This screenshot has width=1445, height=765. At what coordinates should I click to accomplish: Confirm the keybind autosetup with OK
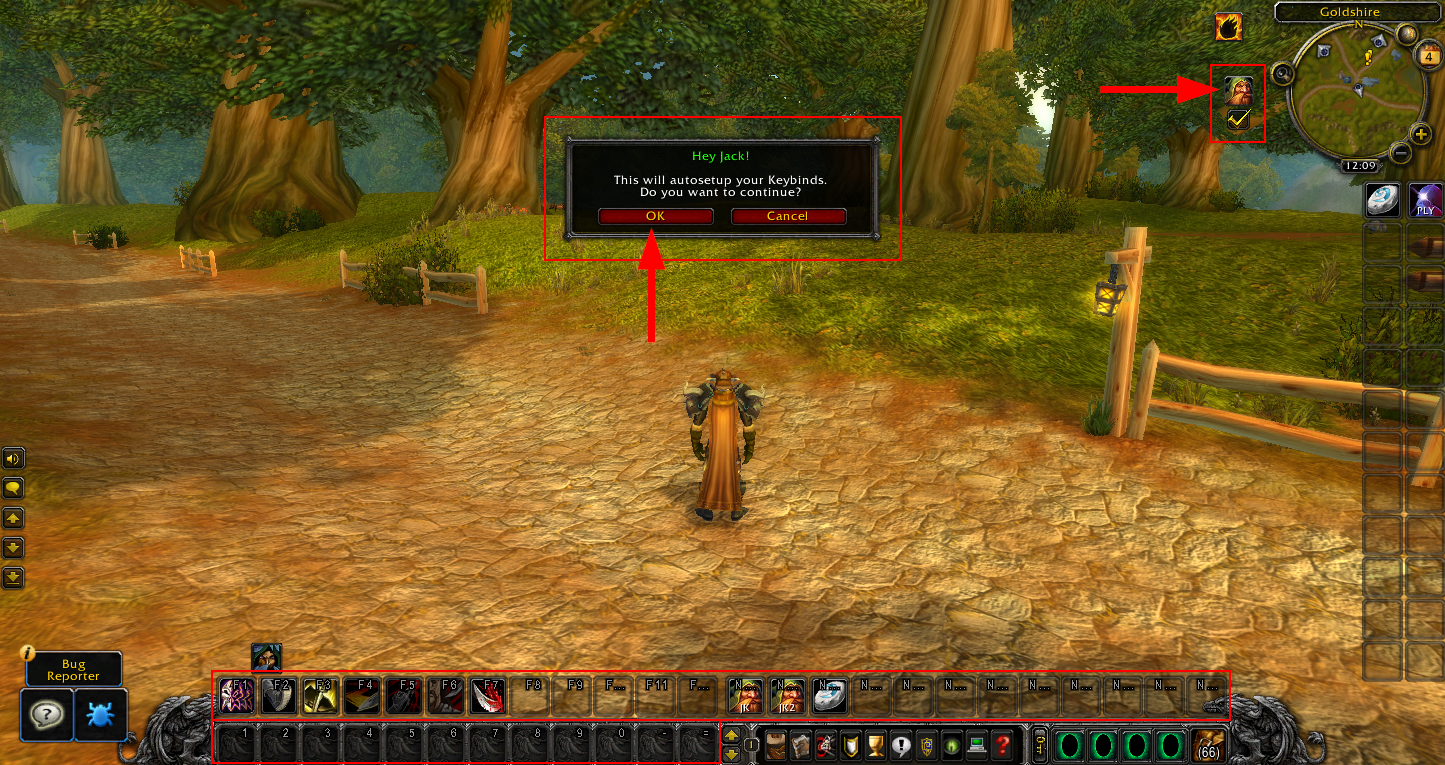click(x=655, y=216)
